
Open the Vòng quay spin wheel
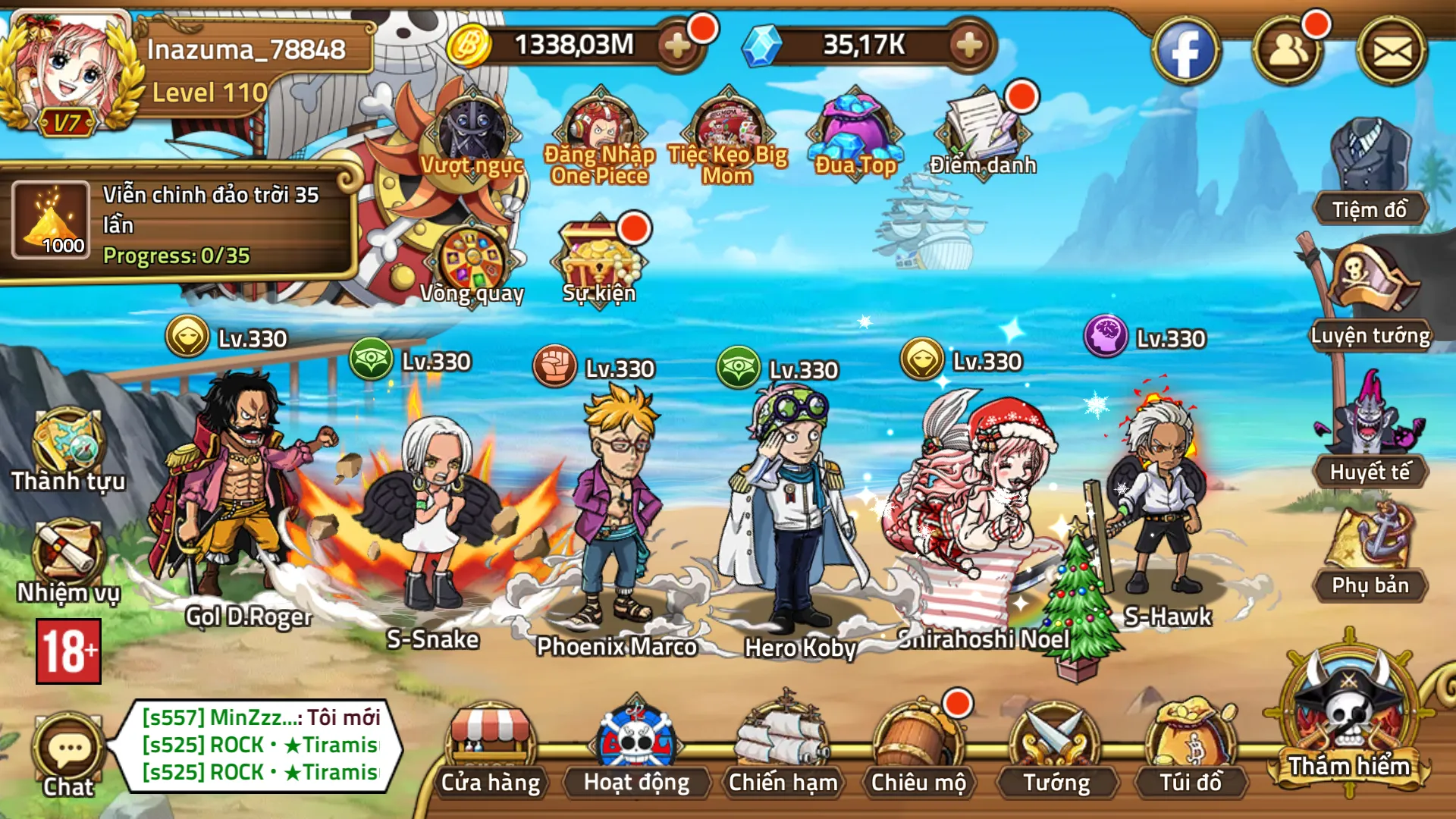[472, 262]
